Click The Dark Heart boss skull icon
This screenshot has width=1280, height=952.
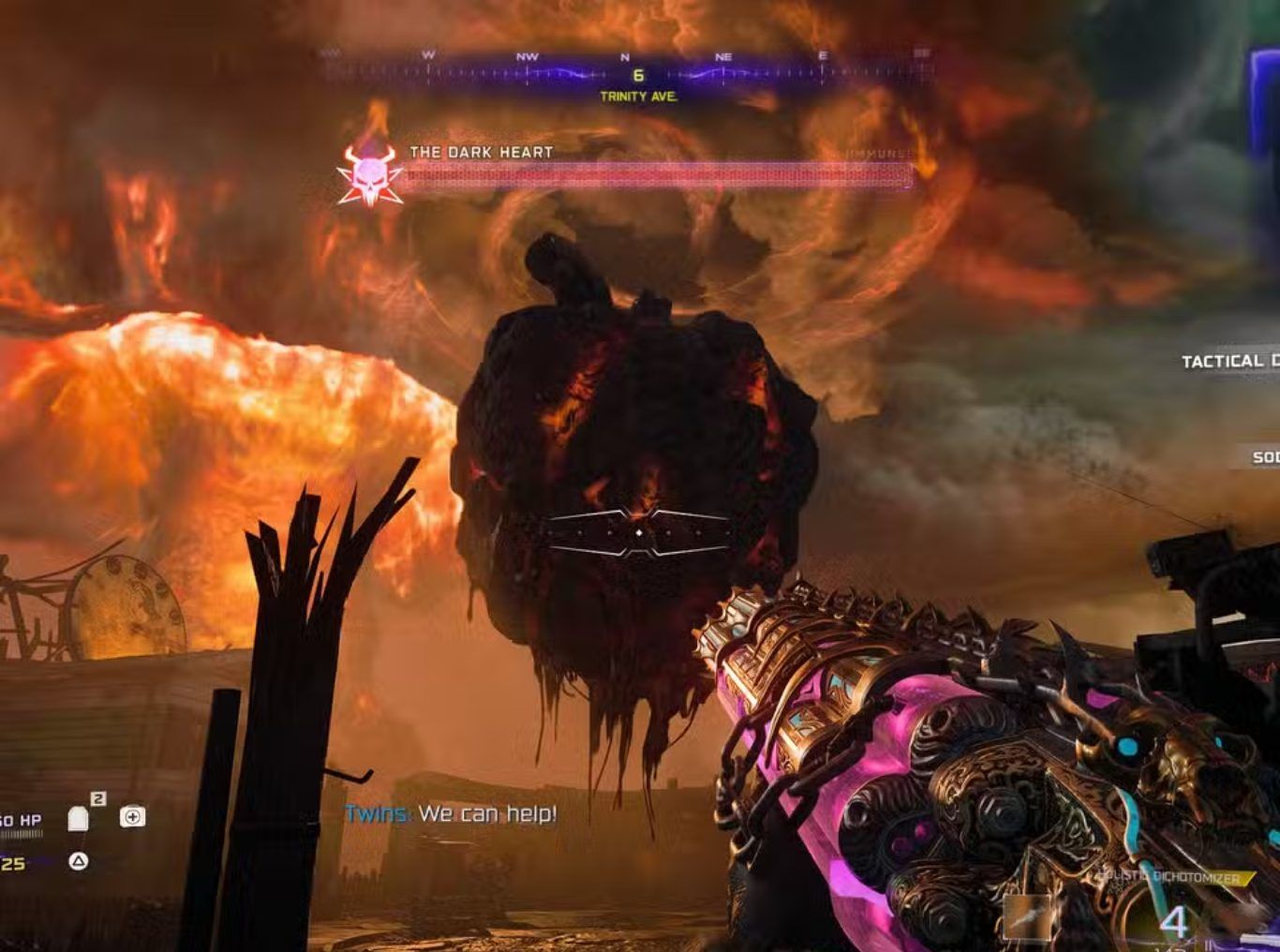(x=369, y=176)
